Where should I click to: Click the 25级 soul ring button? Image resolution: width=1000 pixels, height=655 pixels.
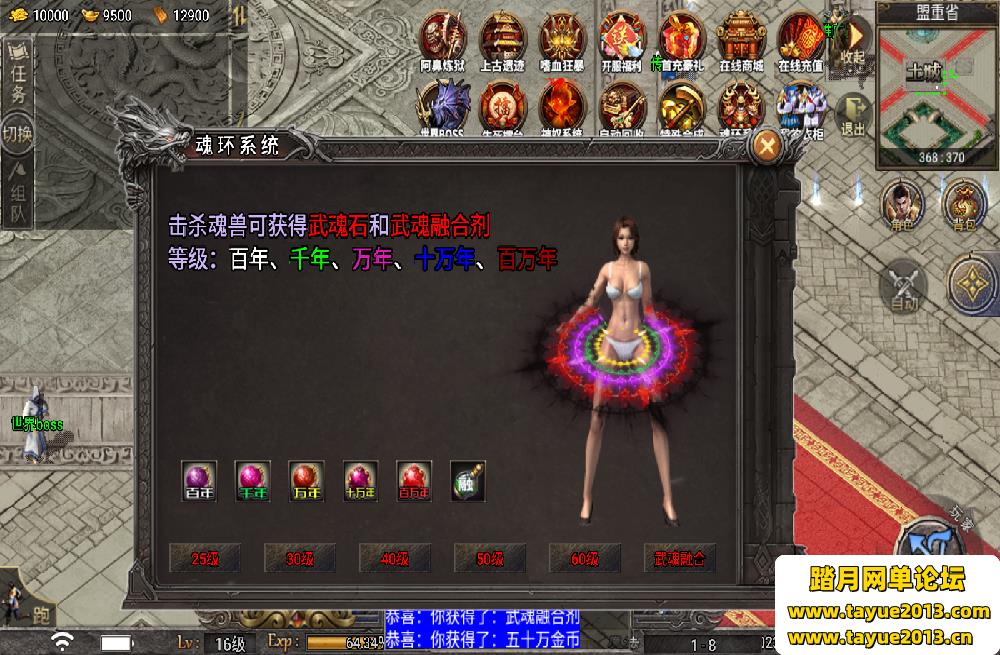click(x=204, y=558)
